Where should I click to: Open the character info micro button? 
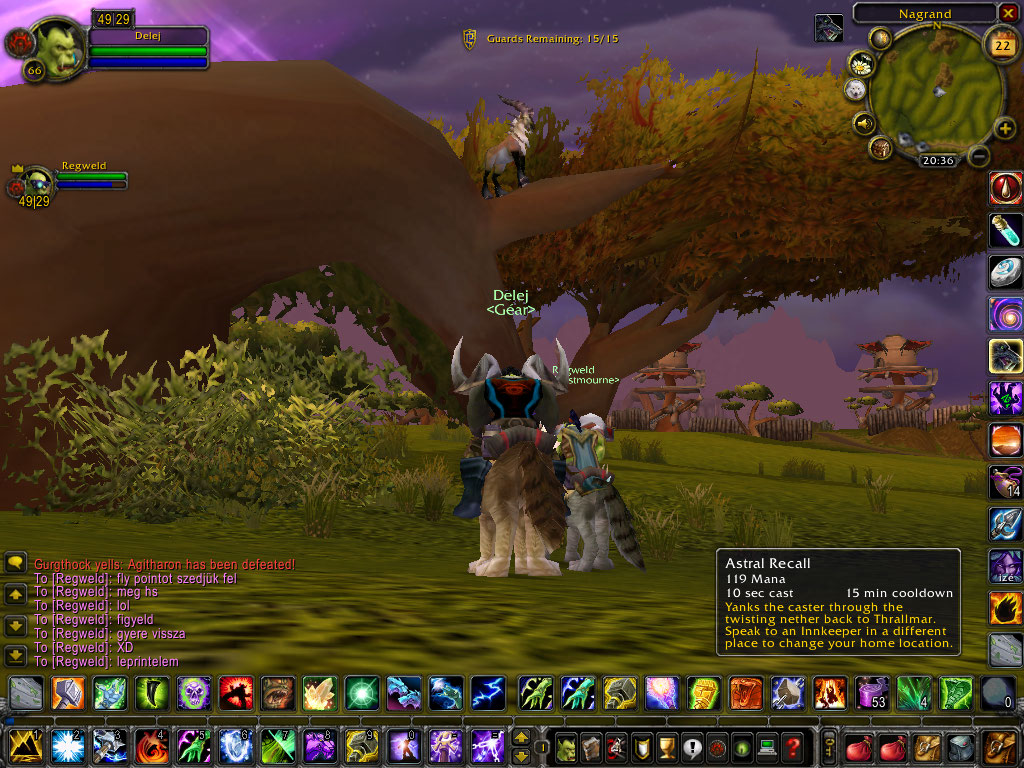pos(565,746)
